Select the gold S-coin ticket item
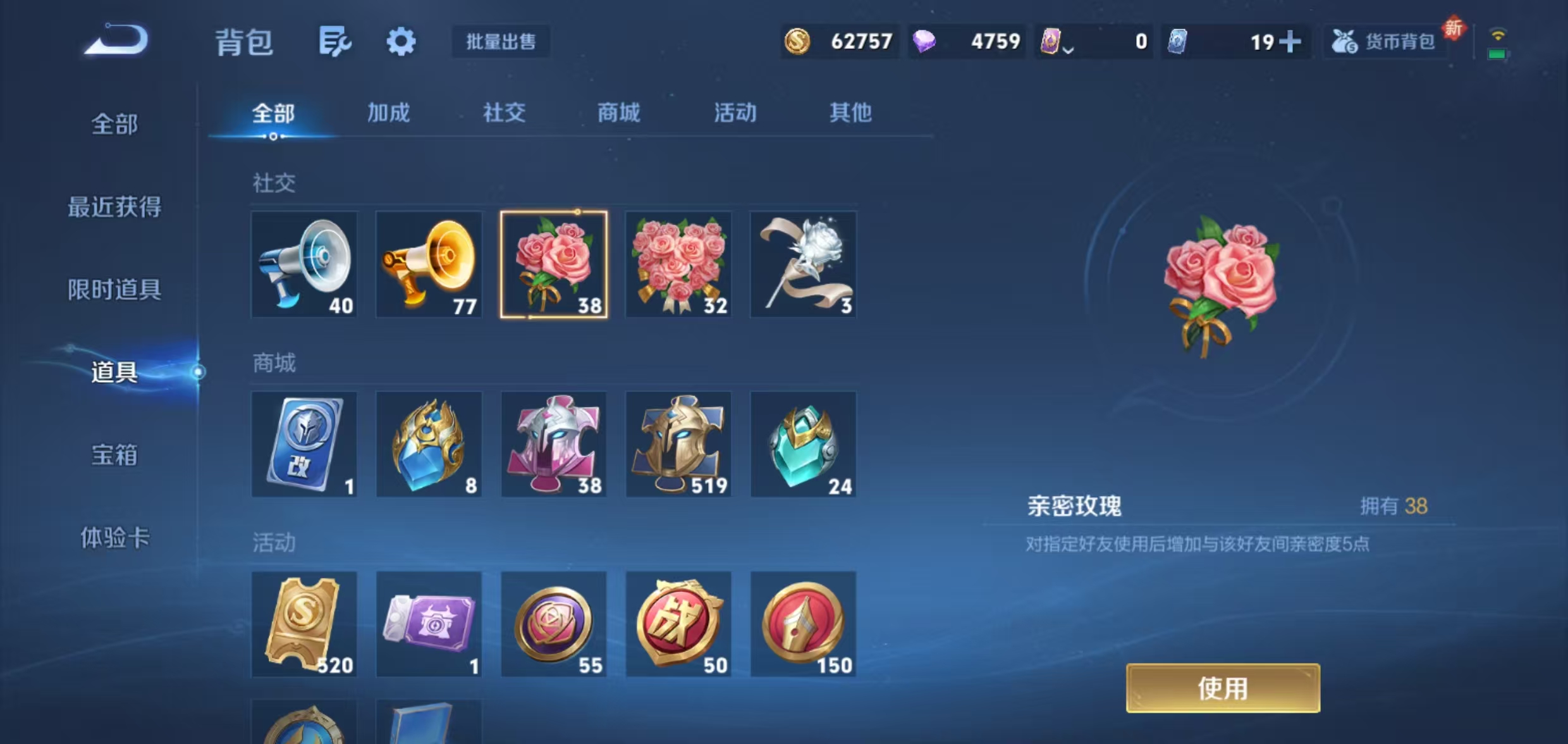The height and width of the screenshot is (744, 1568). tap(305, 624)
